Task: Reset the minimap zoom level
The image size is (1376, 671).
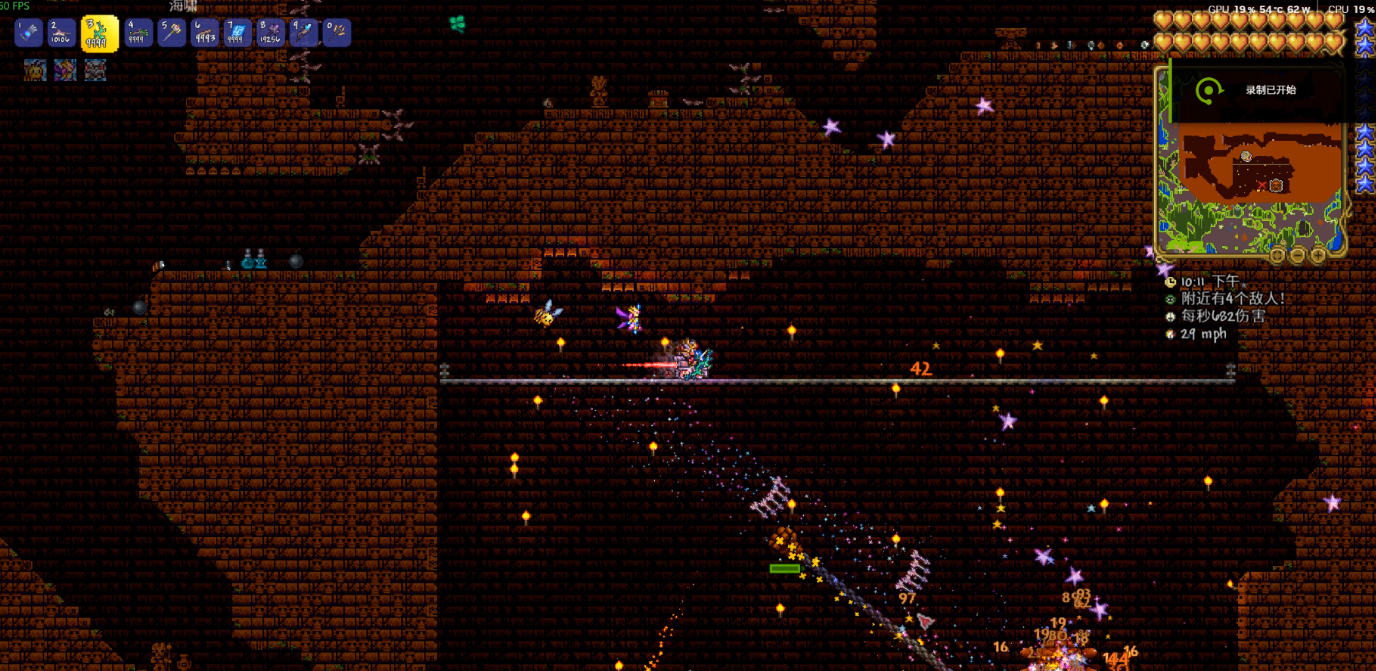Action: click(x=1278, y=255)
